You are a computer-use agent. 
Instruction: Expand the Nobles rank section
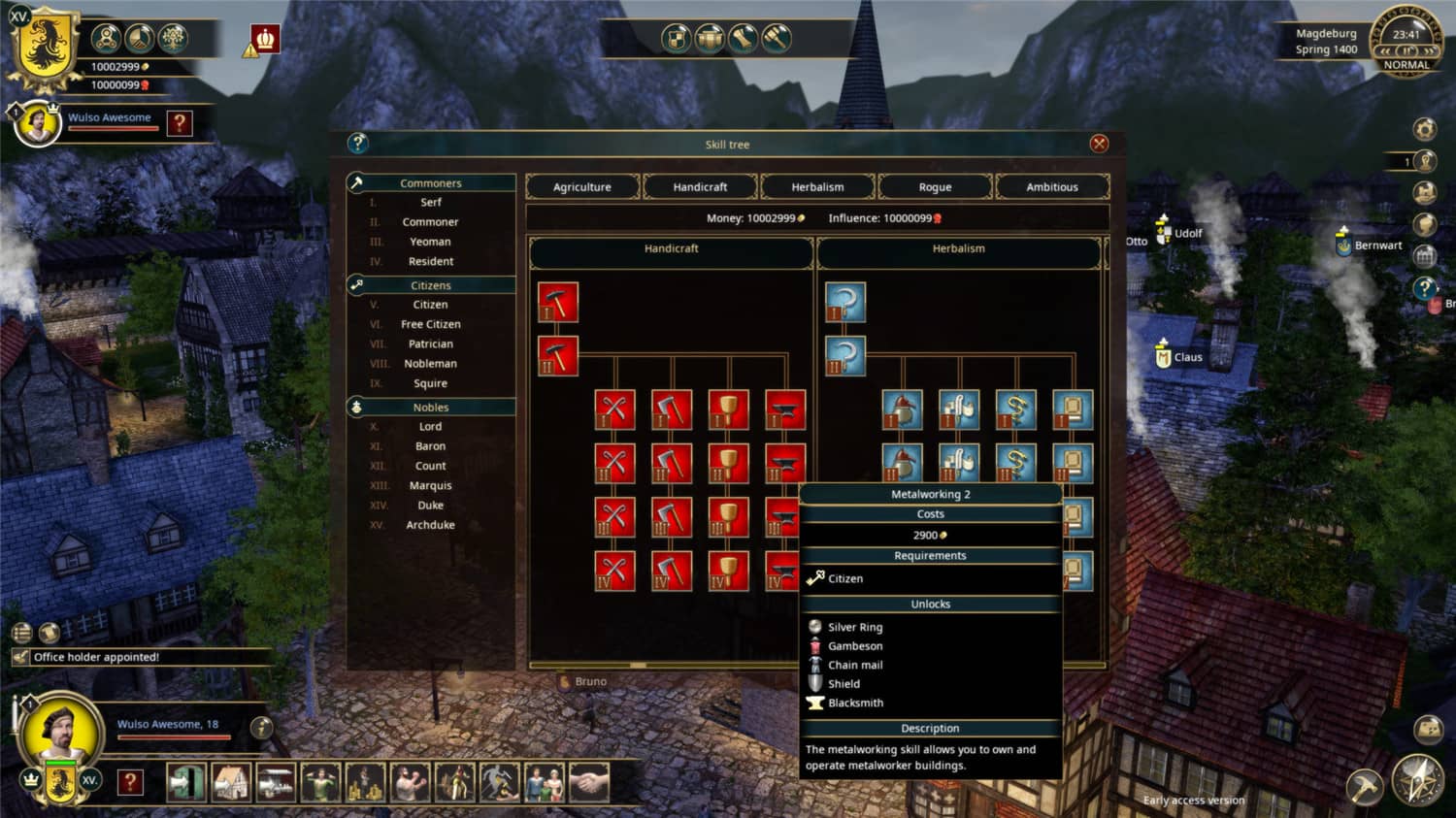pyautogui.click(x=431, y=407)
